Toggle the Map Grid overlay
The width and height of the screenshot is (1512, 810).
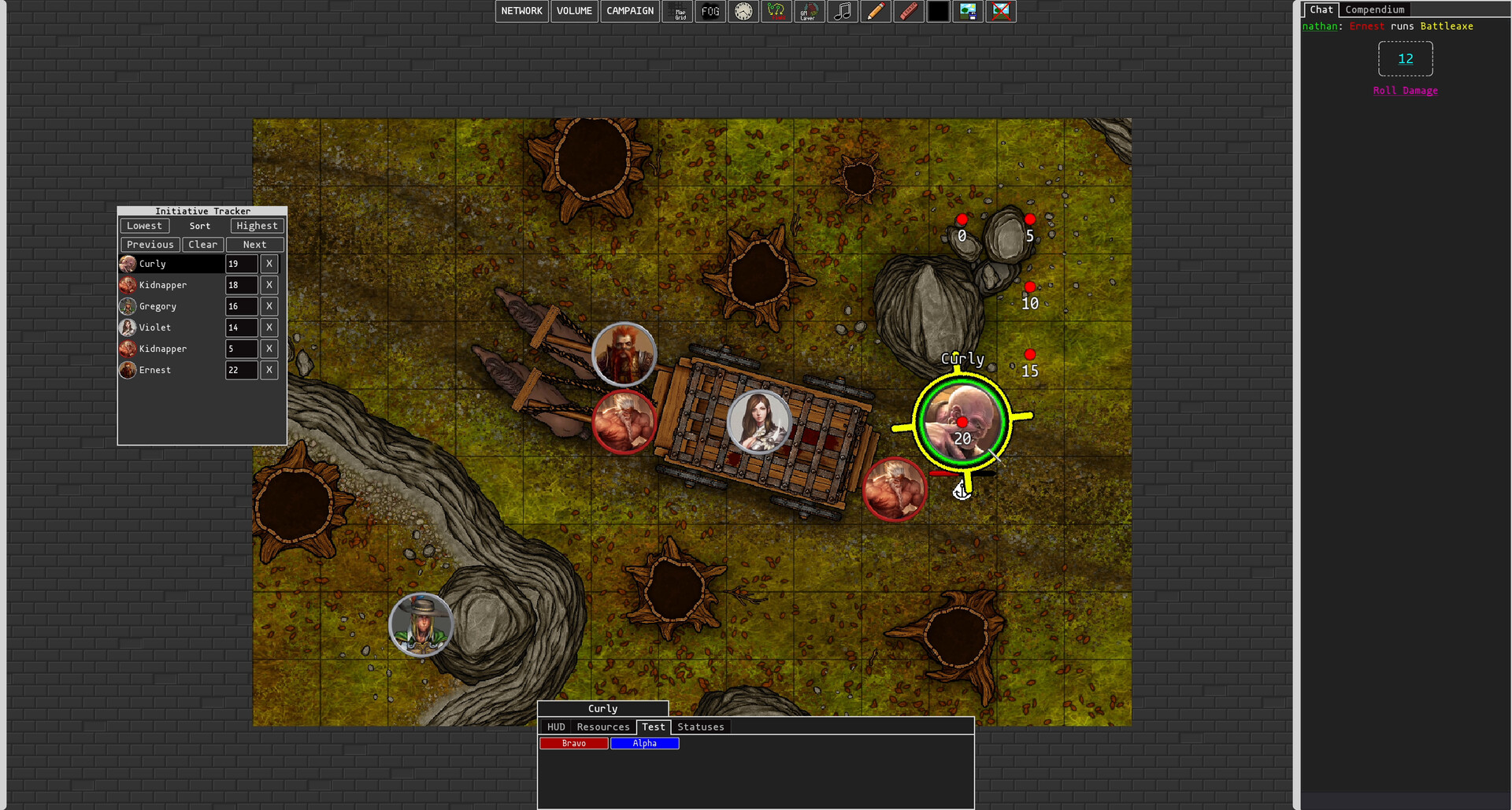click(x=677, y=11)
